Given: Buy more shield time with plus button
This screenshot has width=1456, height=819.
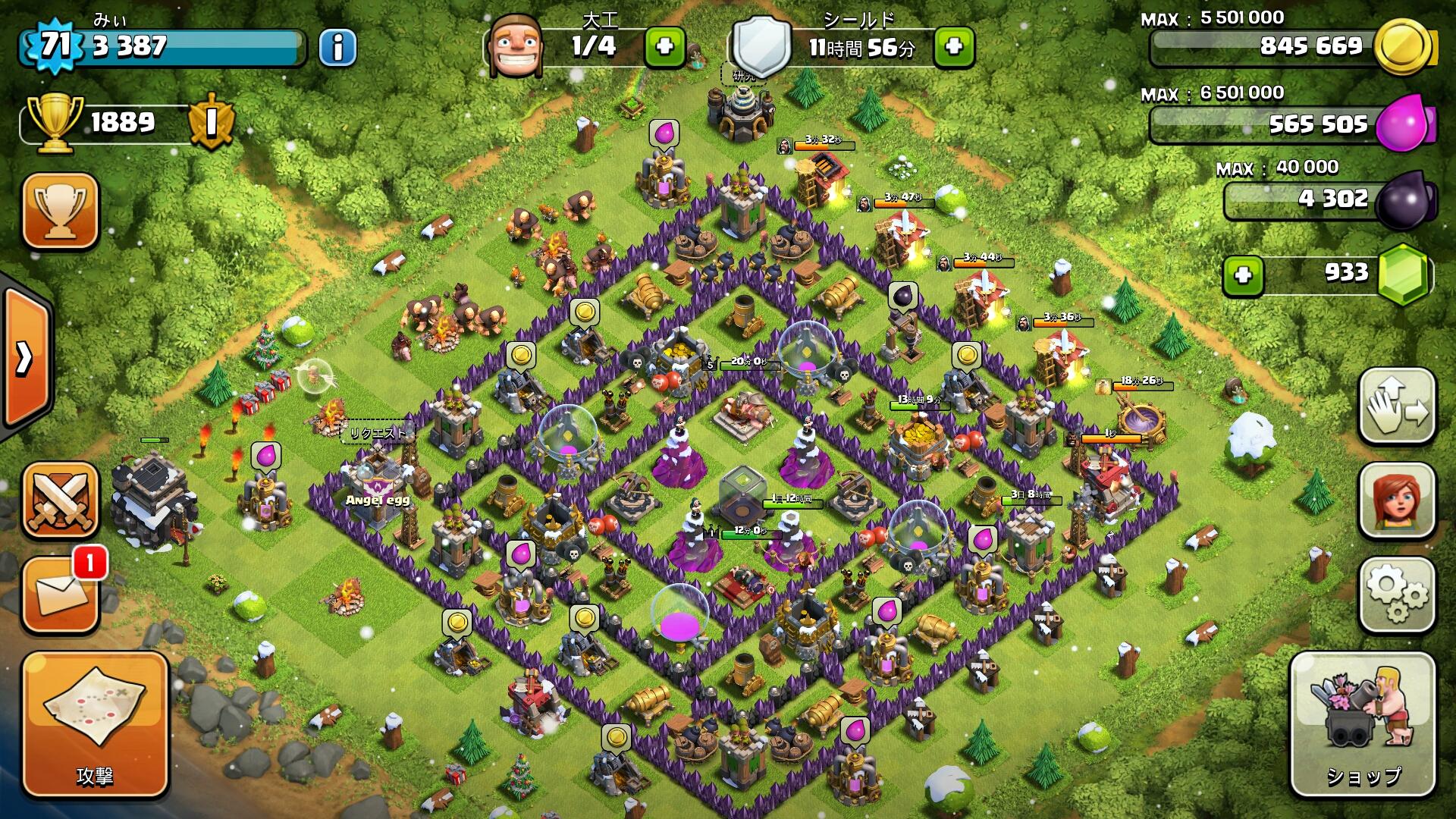Looking at the screenshot, I should pyautogui.click(x=954, y=47).
